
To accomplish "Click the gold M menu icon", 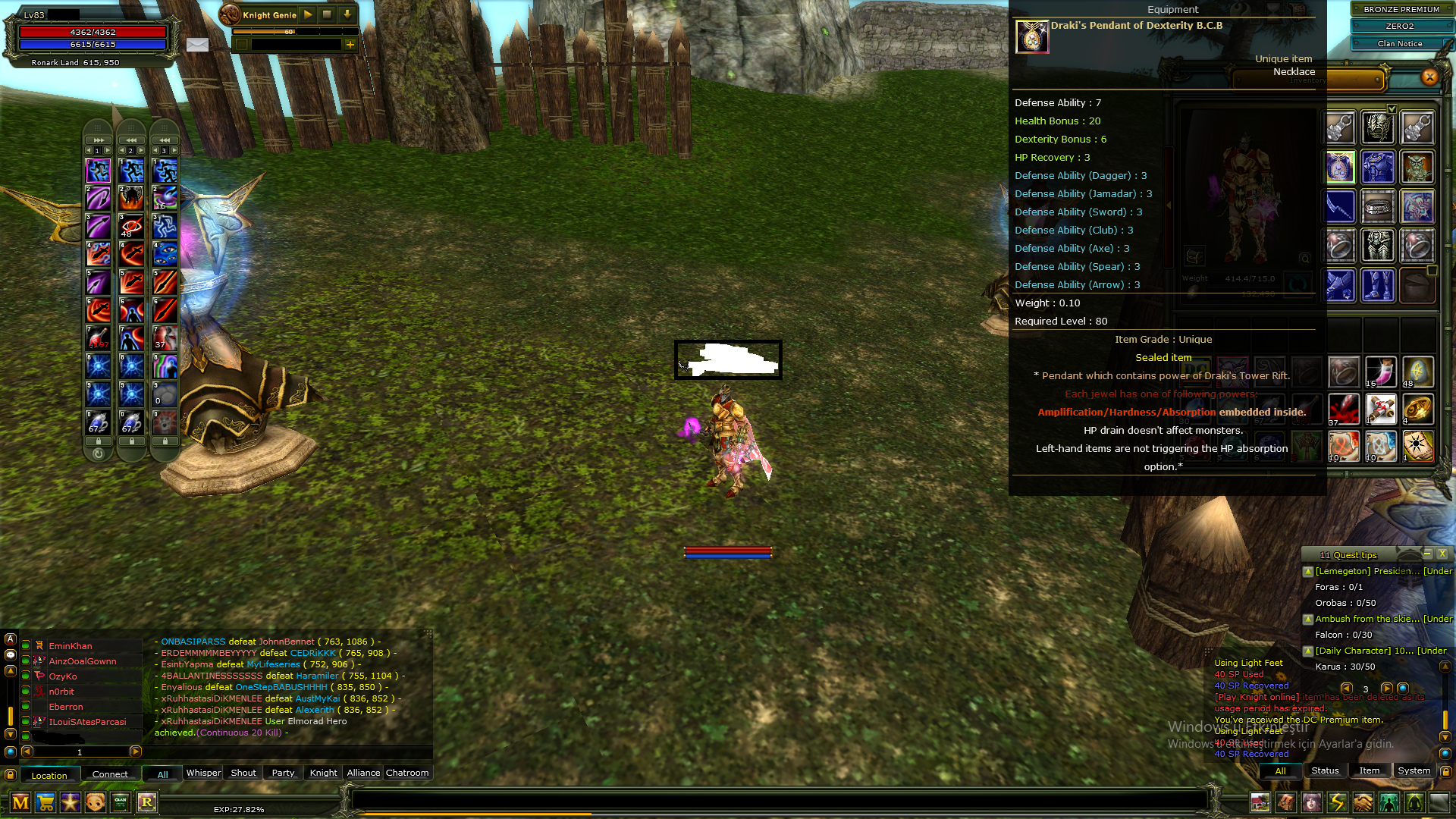I will tap(20, 802).
